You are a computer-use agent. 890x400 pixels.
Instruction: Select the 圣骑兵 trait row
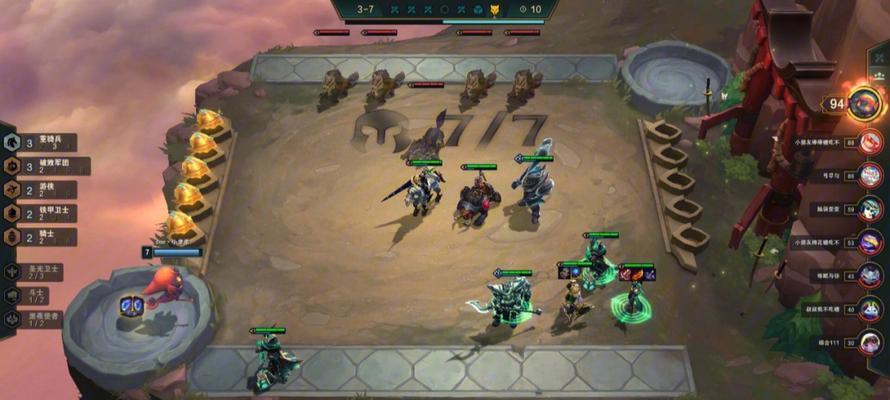(x=45, y=142)
